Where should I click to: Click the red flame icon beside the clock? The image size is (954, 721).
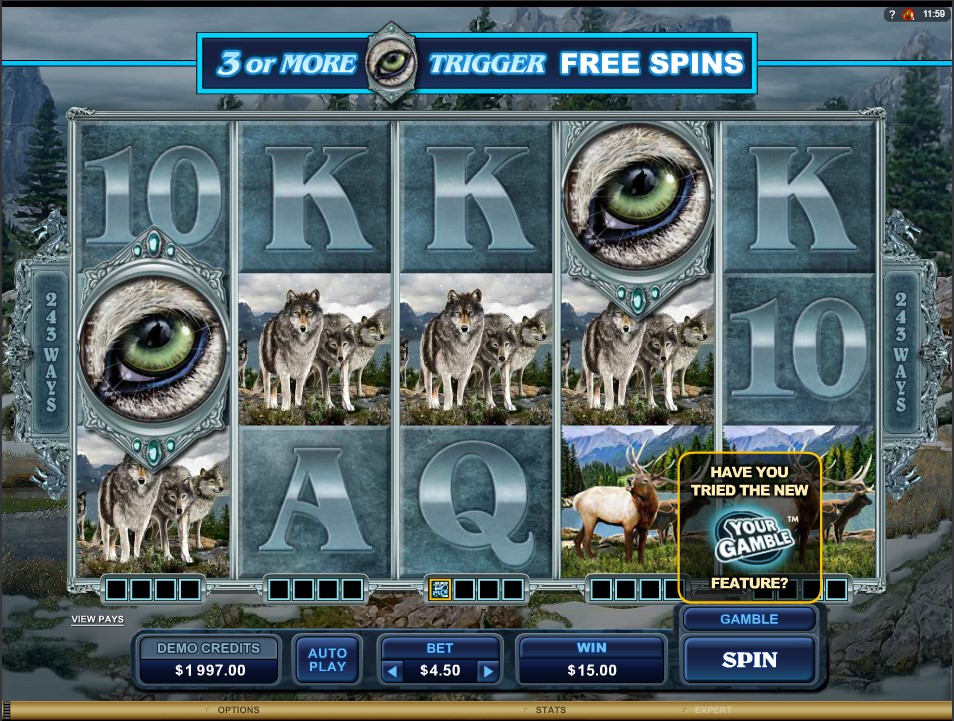(908, 14)
